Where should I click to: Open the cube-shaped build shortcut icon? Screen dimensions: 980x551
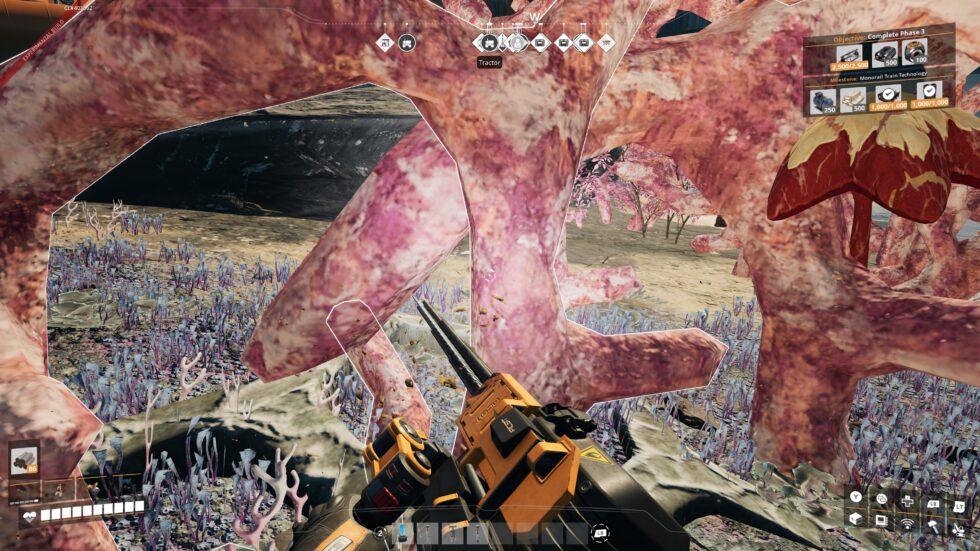(x=856, y=519)
